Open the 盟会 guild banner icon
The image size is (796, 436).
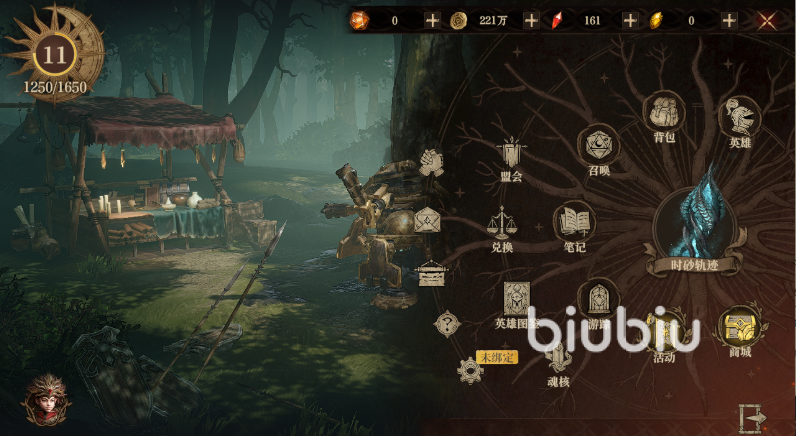(513, 154)
